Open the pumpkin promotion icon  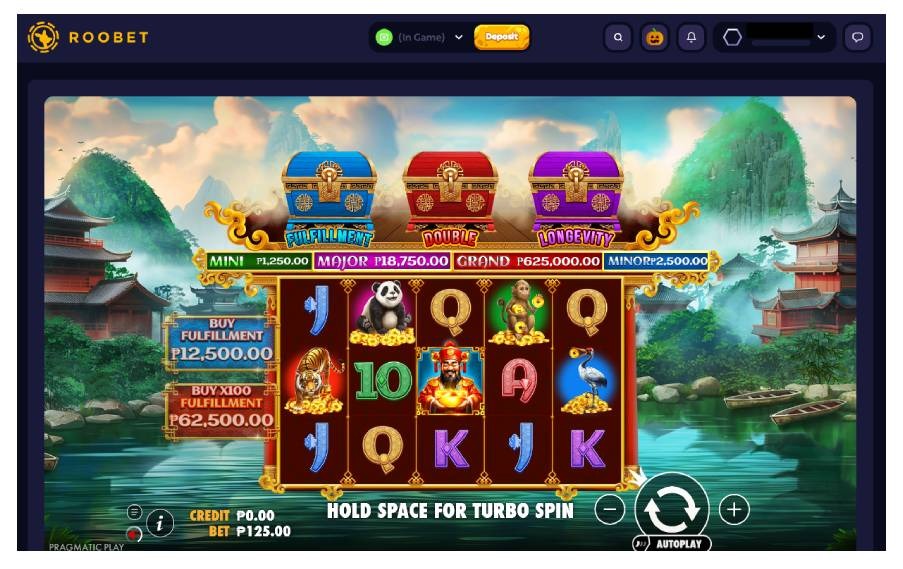point(654,37)
